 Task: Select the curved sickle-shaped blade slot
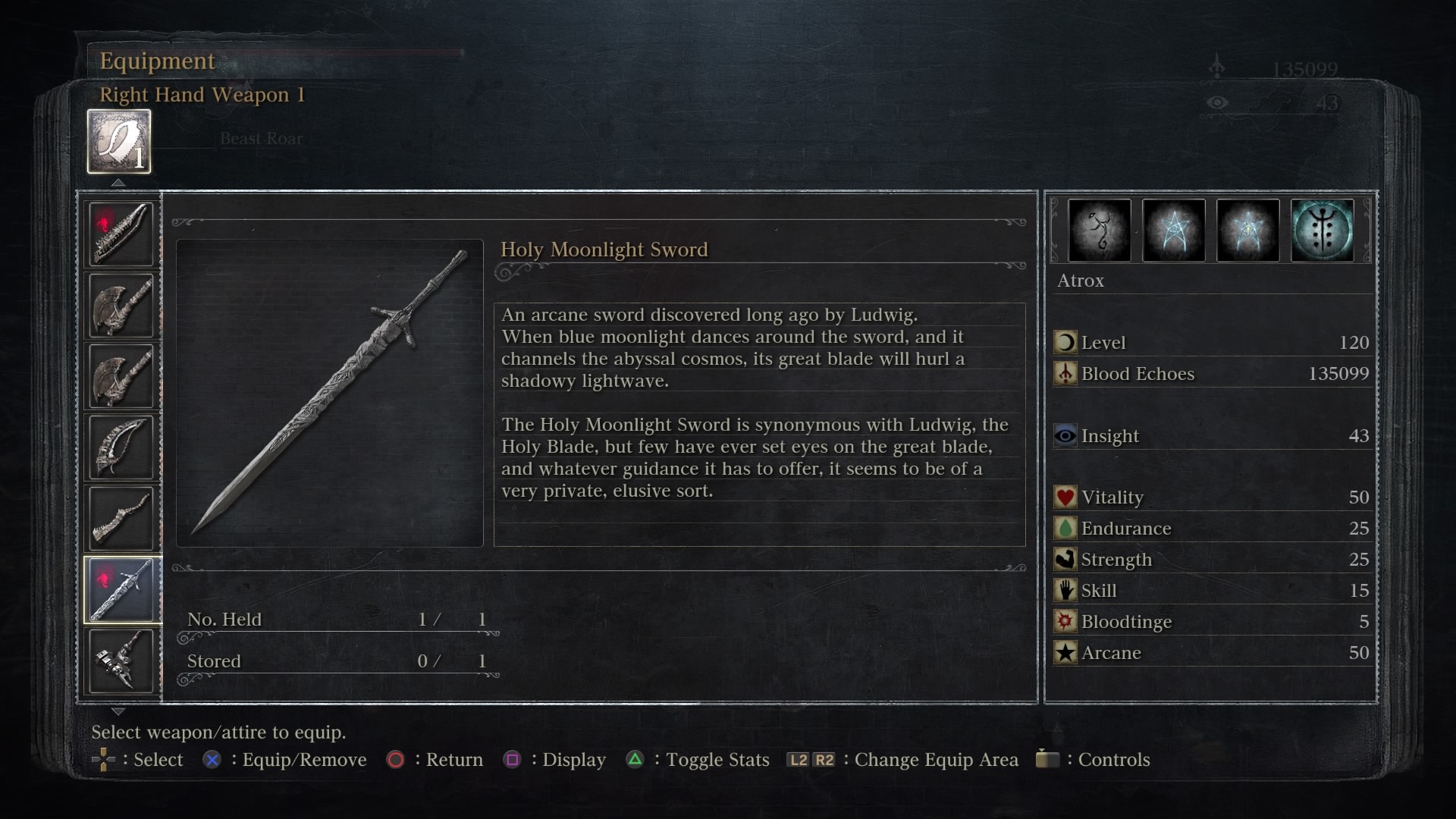pos(121,447)
